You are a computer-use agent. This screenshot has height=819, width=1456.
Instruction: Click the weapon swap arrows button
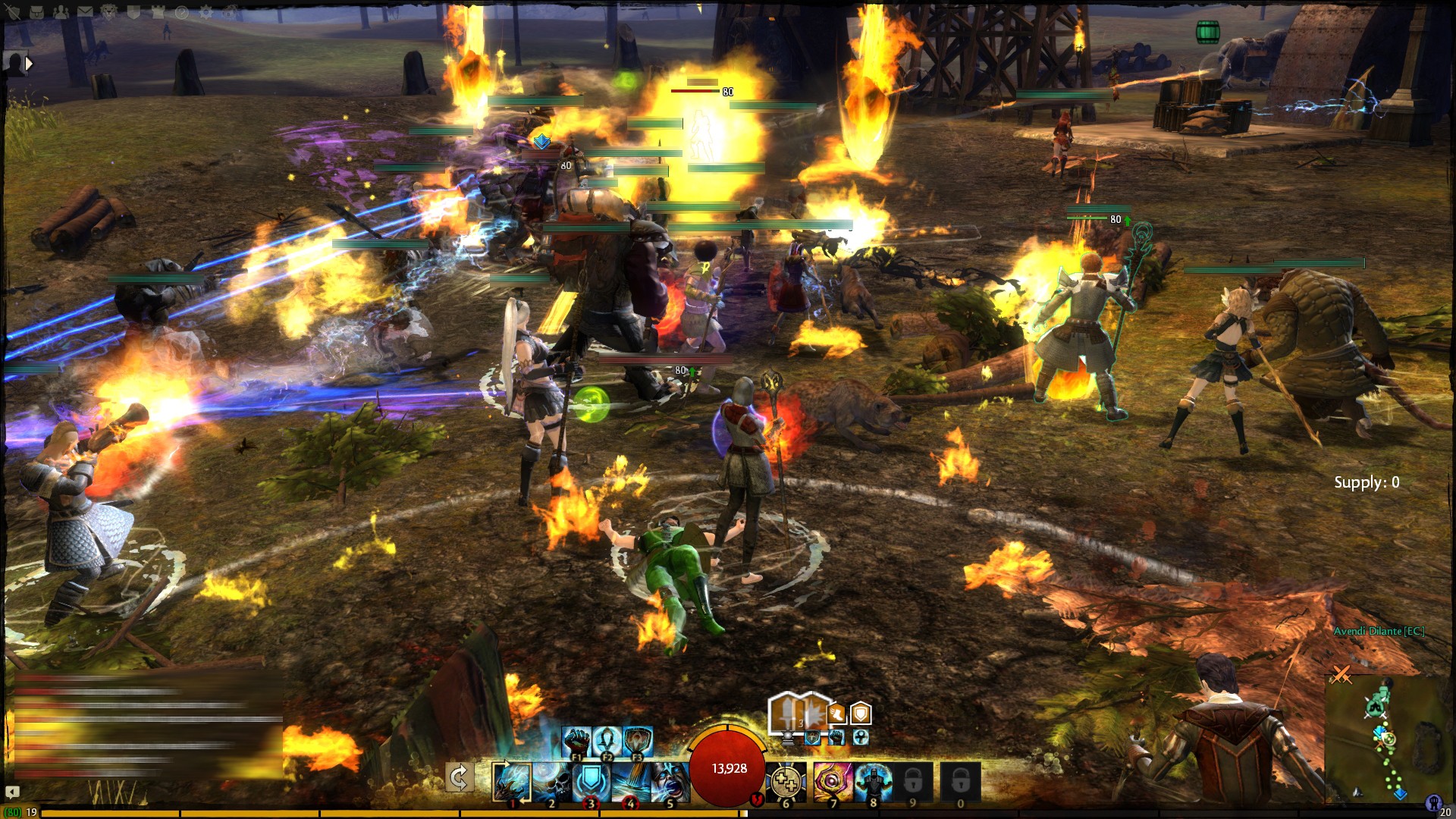coord(459,777)
